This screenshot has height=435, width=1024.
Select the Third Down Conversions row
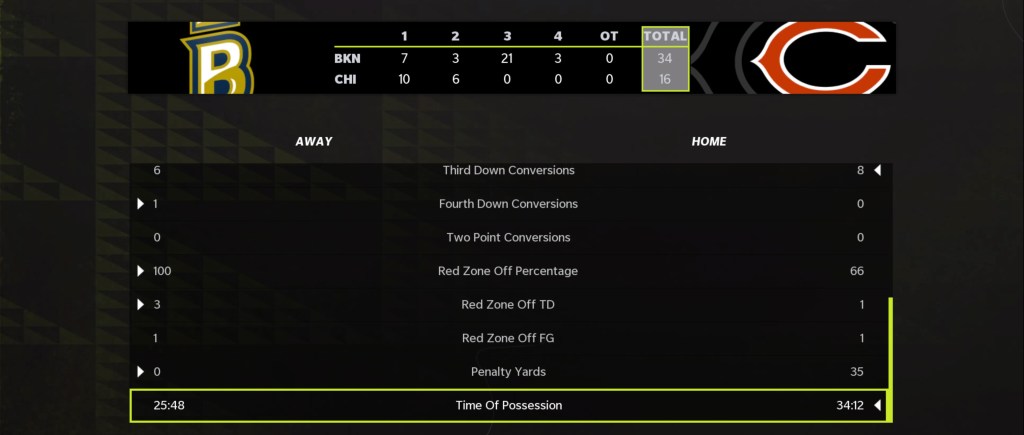(509, 171)
